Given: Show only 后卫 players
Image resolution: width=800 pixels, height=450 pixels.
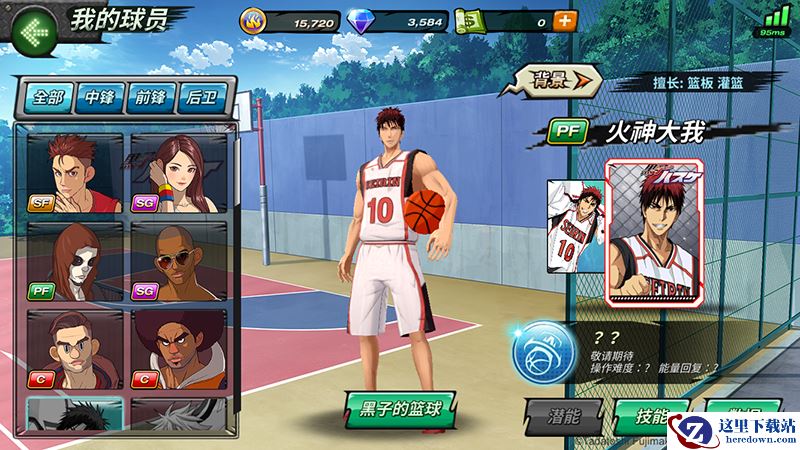Looking at the screenshot, I should (x=203, y=97).
